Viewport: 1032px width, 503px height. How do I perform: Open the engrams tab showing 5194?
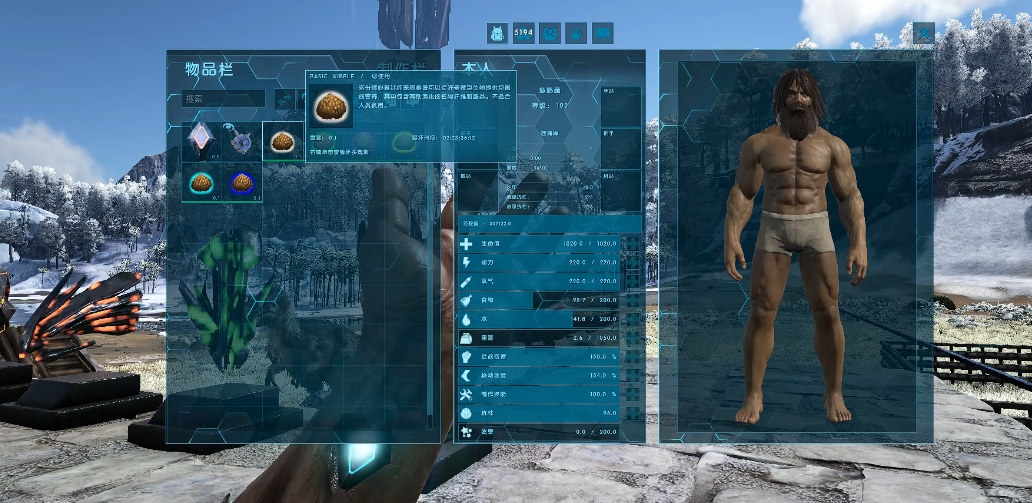pos(523,33)
